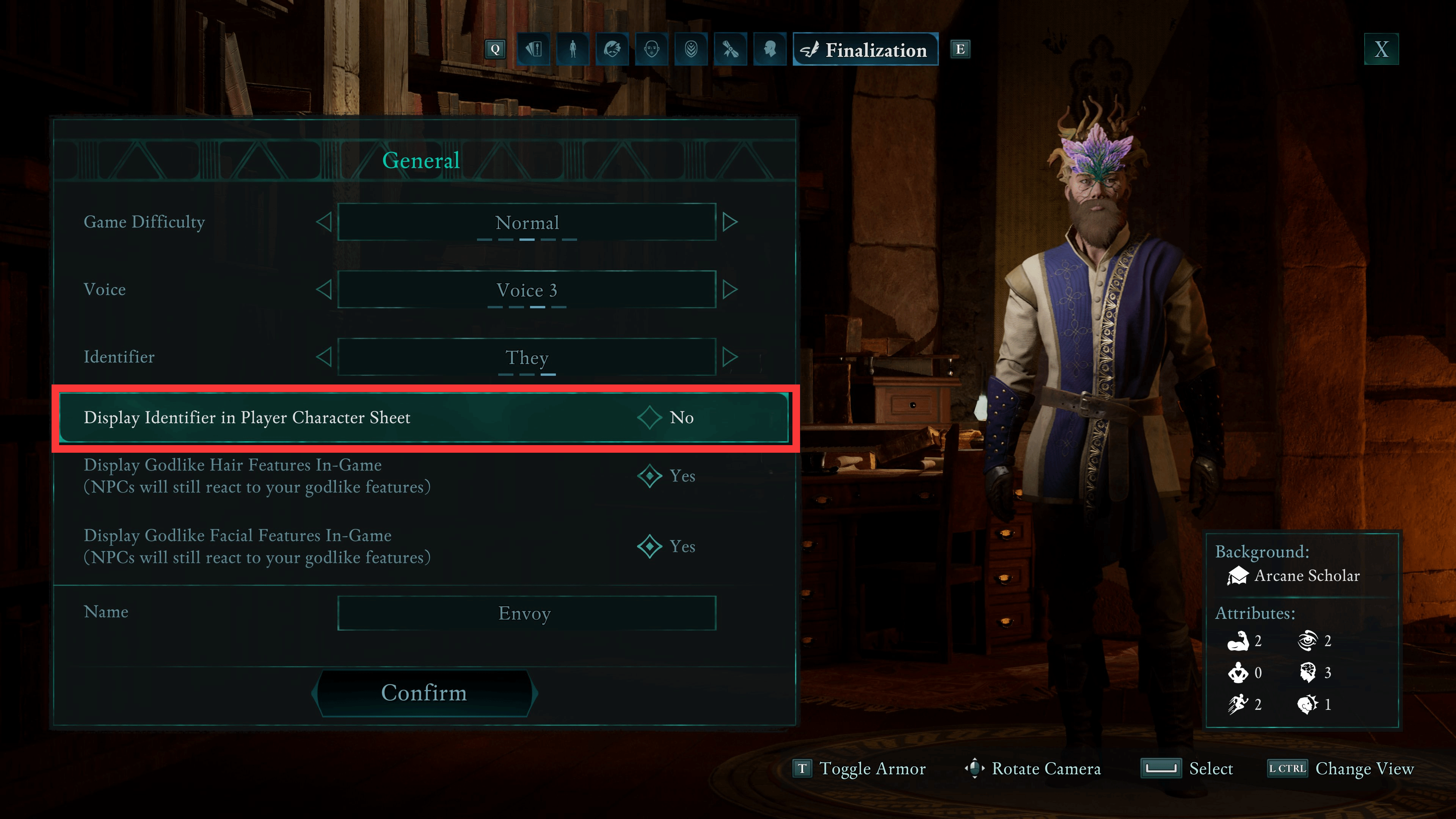Open the side-profile head tab
The height and width of the screenshot is (819, 1456).
coord(770,50)
